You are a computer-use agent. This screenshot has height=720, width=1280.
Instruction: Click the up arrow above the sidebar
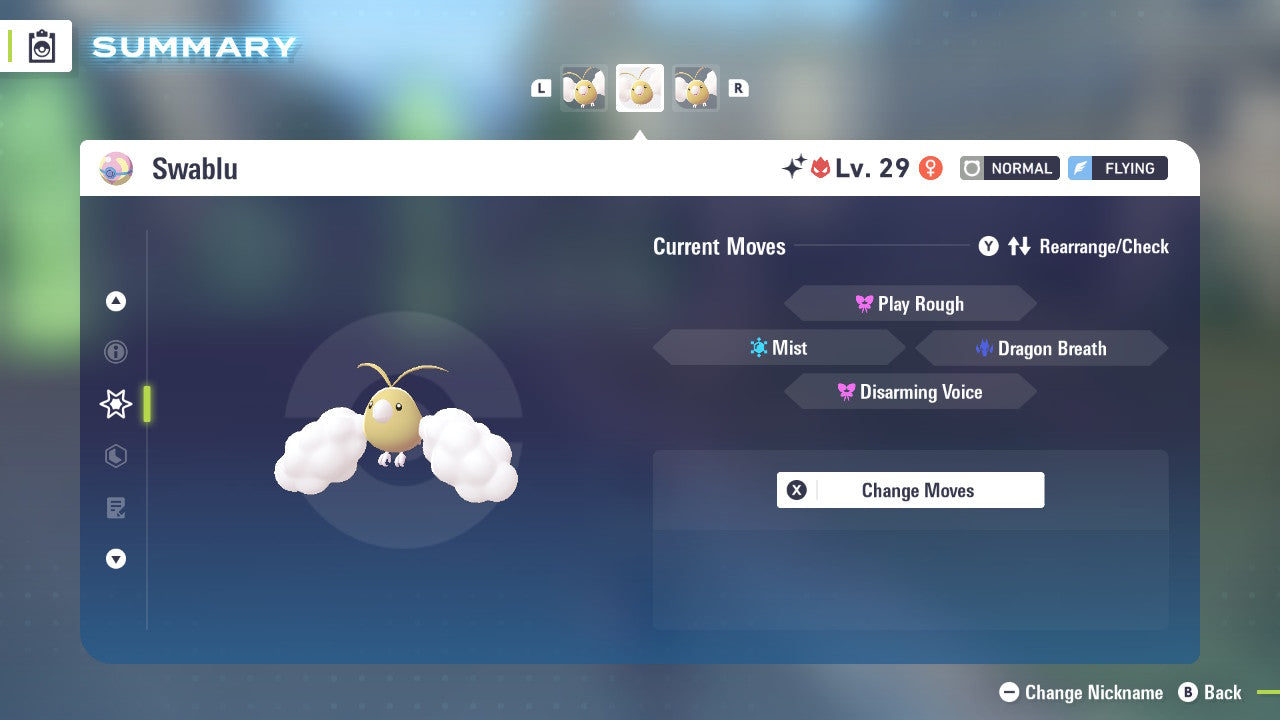point(115,300)
